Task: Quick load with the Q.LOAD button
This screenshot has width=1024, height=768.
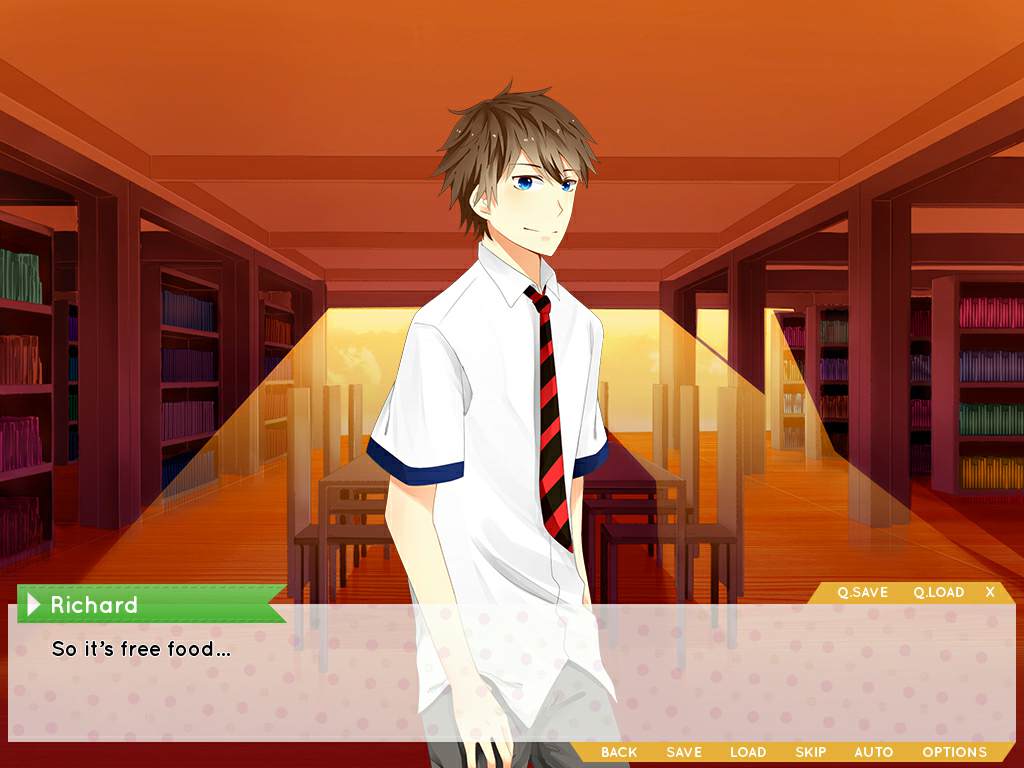Action: point(938,592)
